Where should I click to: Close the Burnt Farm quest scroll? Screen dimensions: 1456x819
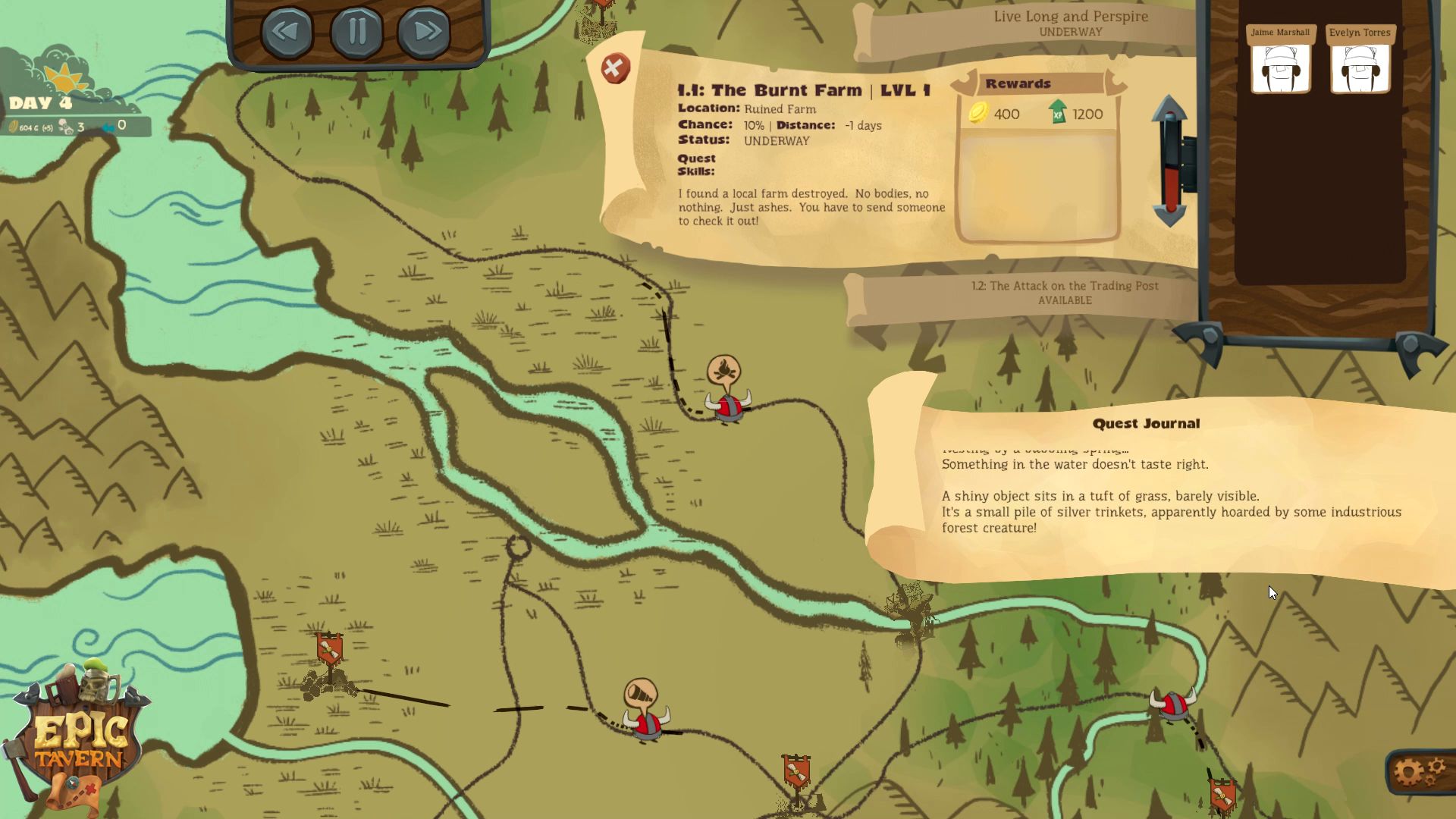click(x=615, y=69)
